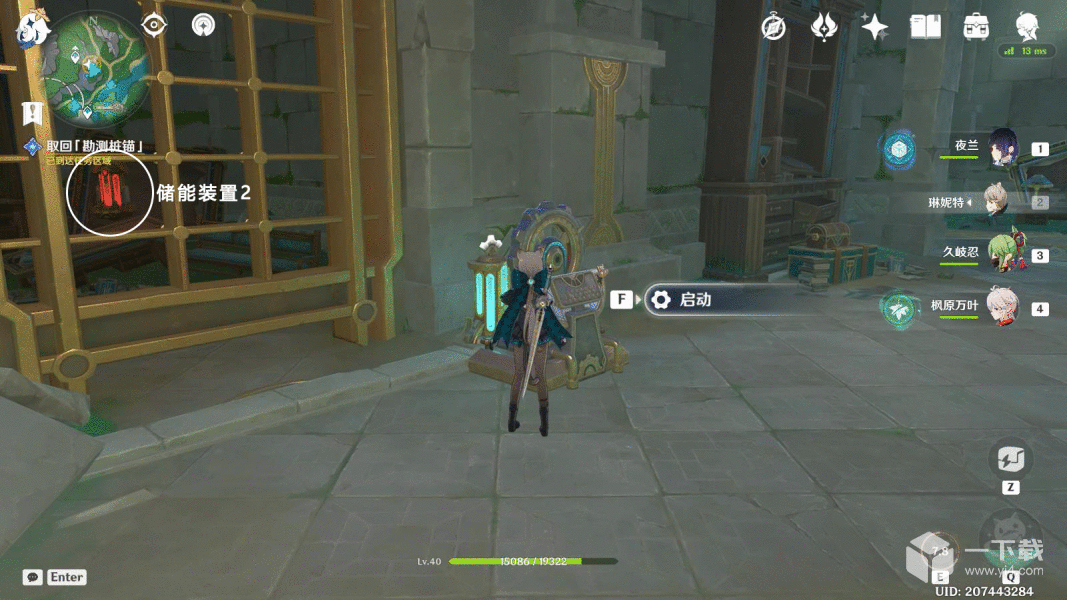Open the compass events icon
The image size is (1067, 600).
pos(773,27)
